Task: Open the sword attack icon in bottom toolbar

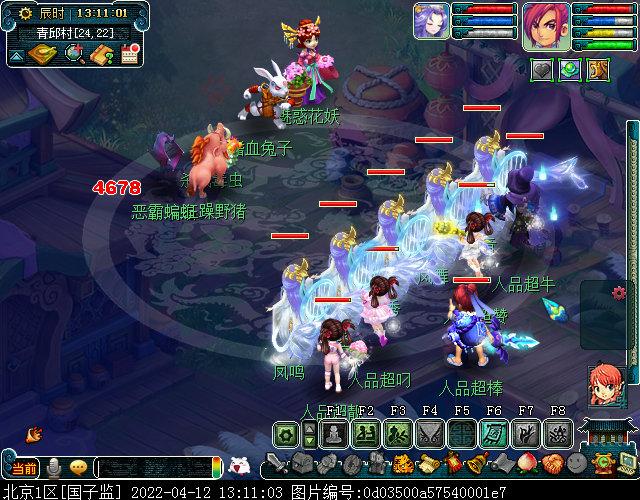Action: [x=275, y=465]
